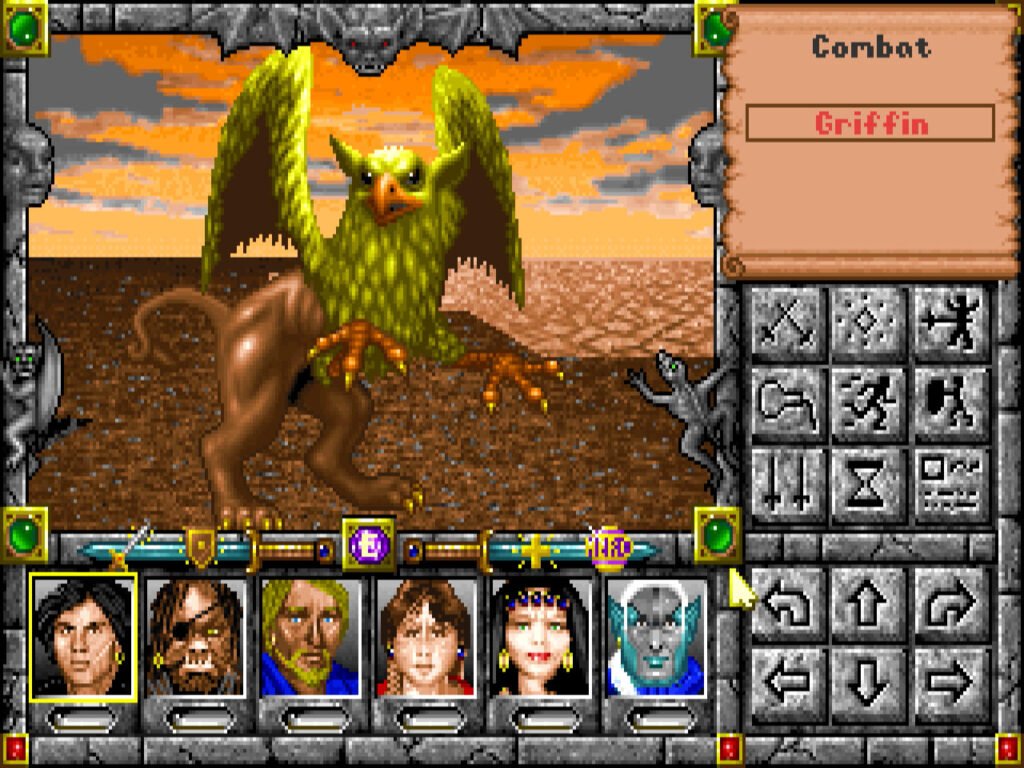Click the purple E gem above portraits

pos(368,546)
